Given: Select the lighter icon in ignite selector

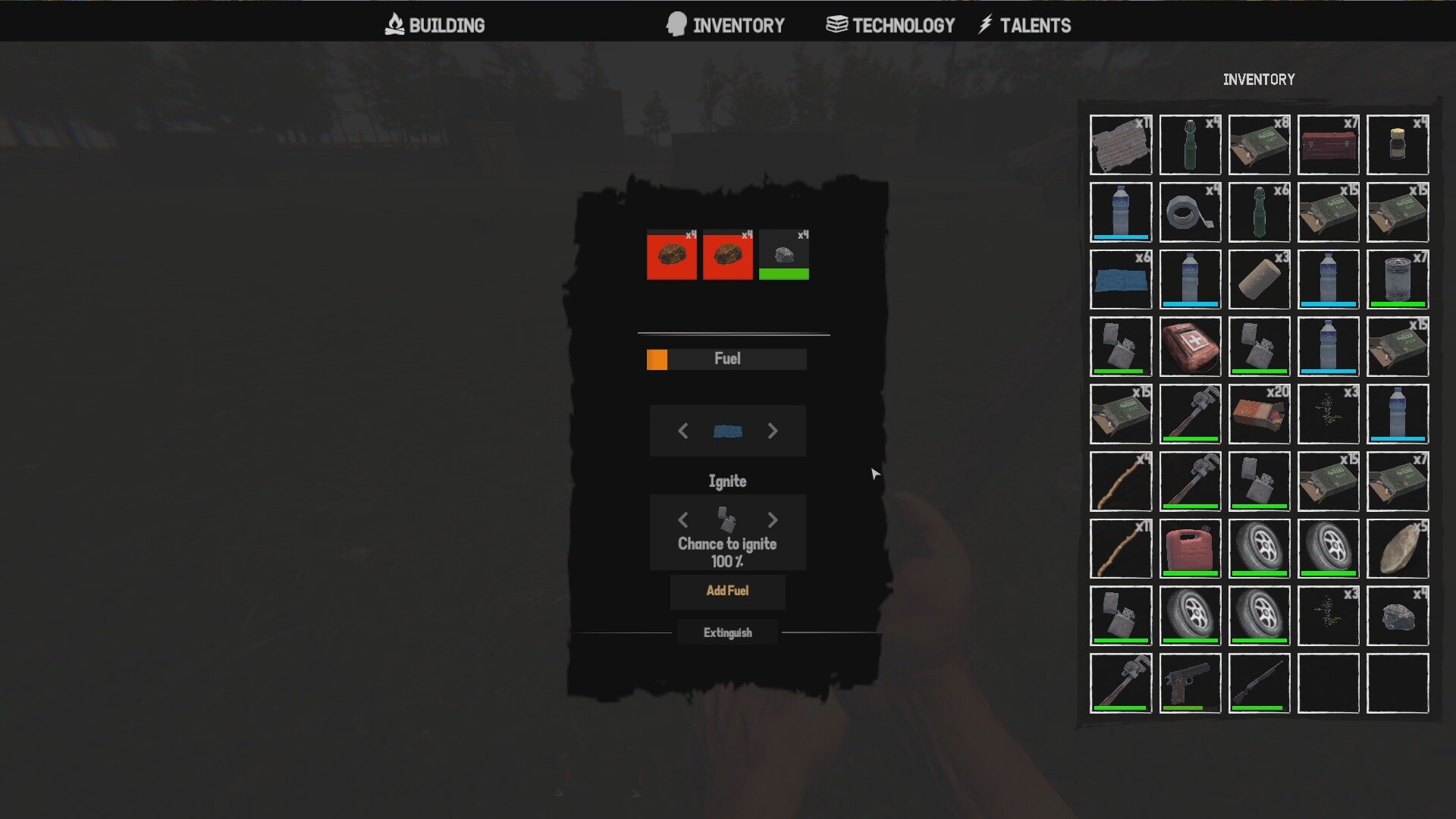Looking at the screenshot, I should tap(727, 519).
